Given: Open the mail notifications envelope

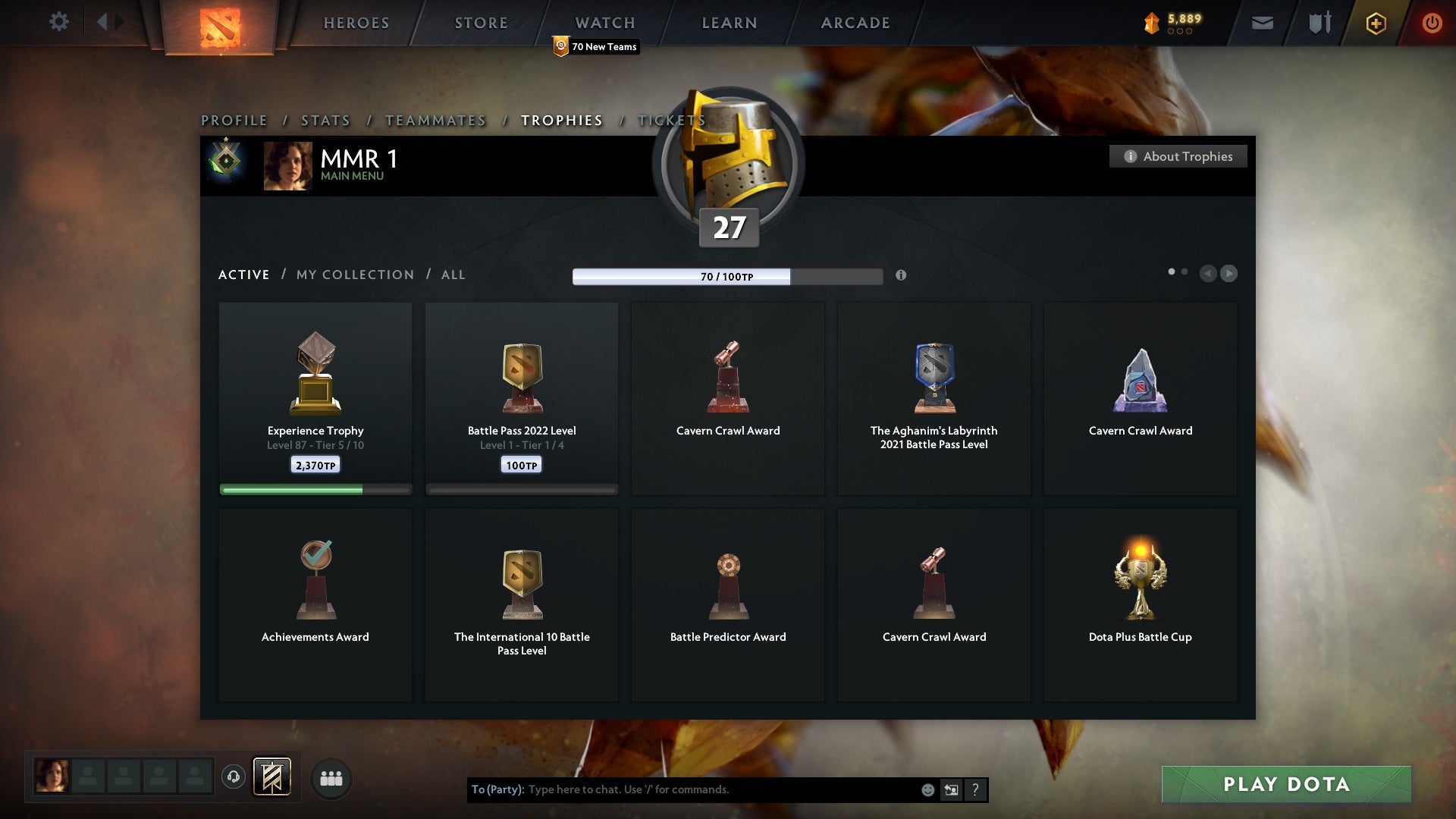Looking at the screenshot, I should (1262, 23).
